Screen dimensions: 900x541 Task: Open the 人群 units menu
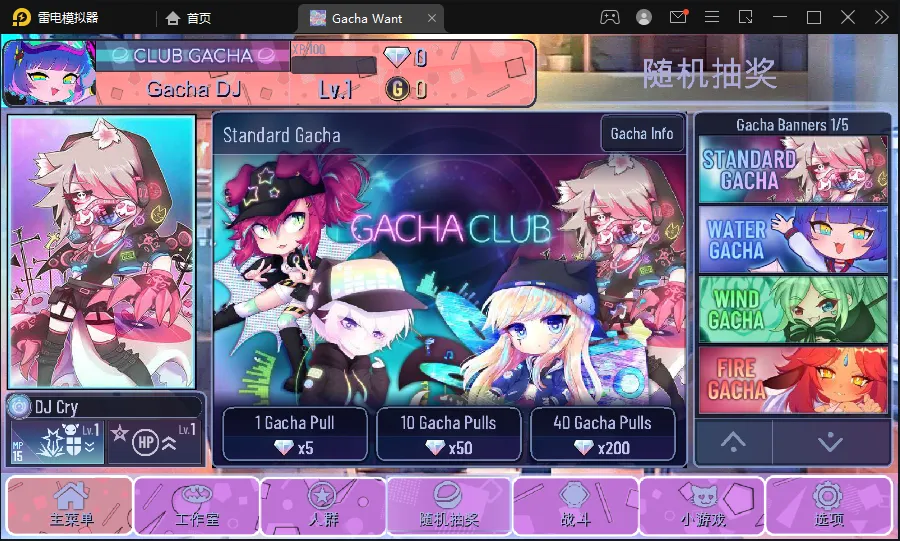[323, 506]
